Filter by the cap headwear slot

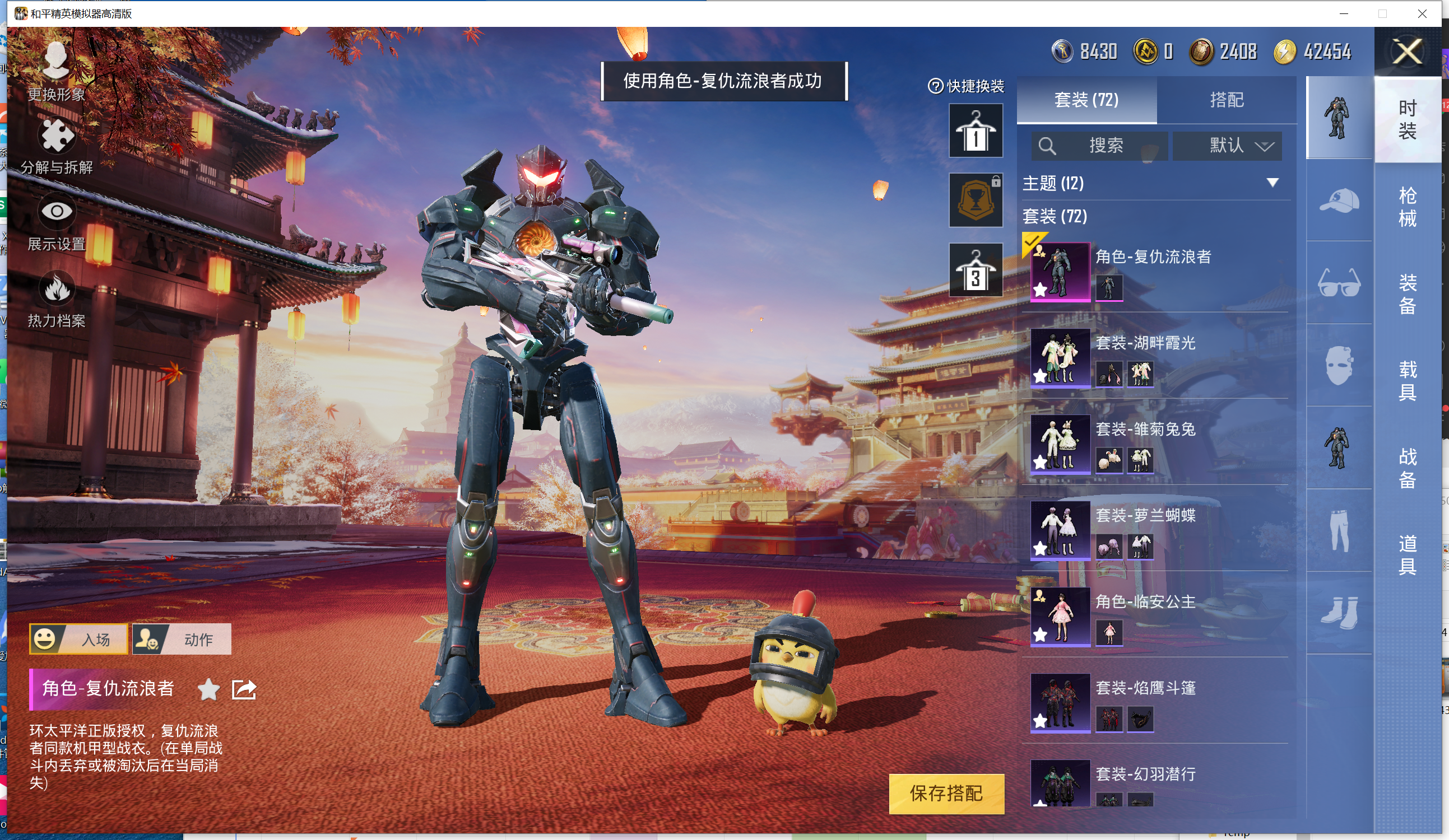1339,200
